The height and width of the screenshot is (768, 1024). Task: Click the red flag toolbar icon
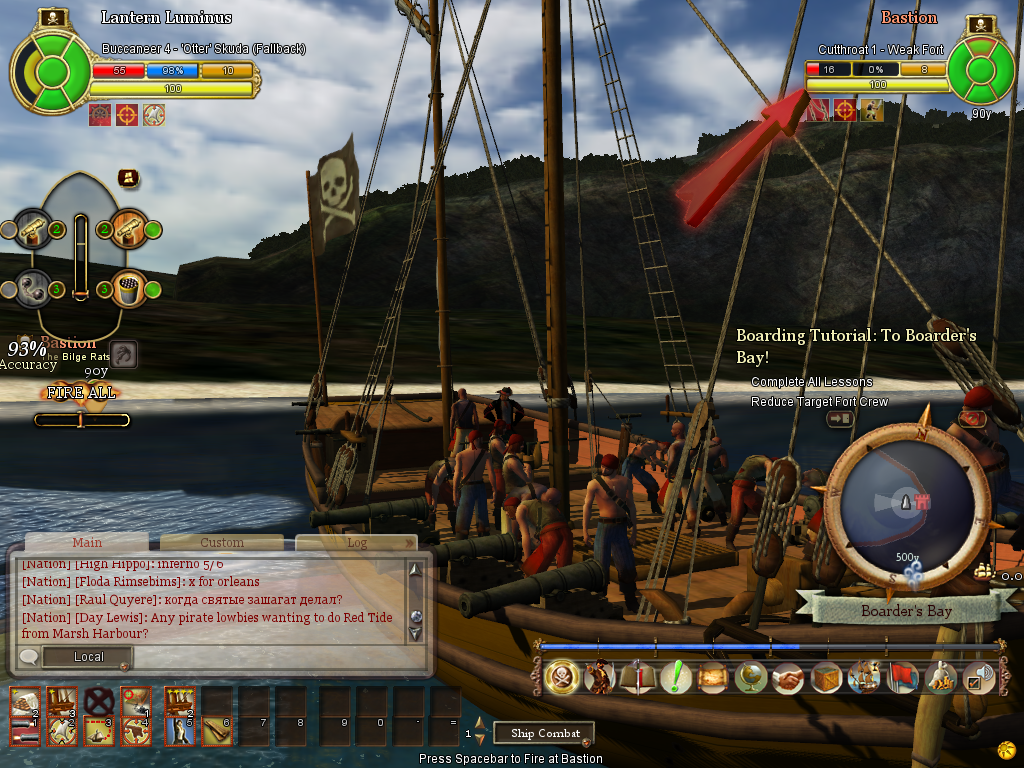[x=903, y=678]
